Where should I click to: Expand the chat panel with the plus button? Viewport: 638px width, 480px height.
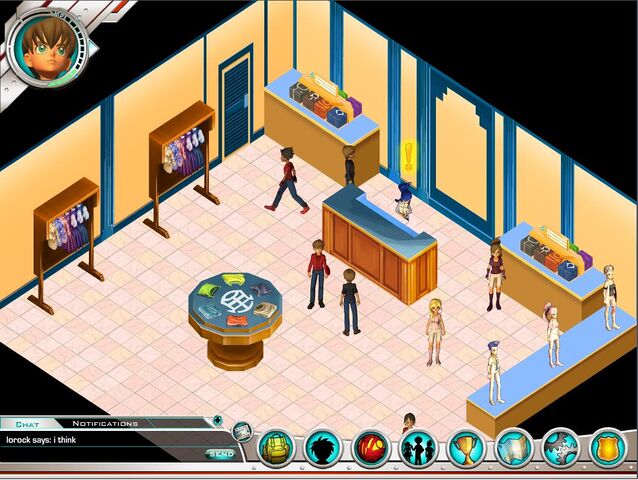click(214, 421)
